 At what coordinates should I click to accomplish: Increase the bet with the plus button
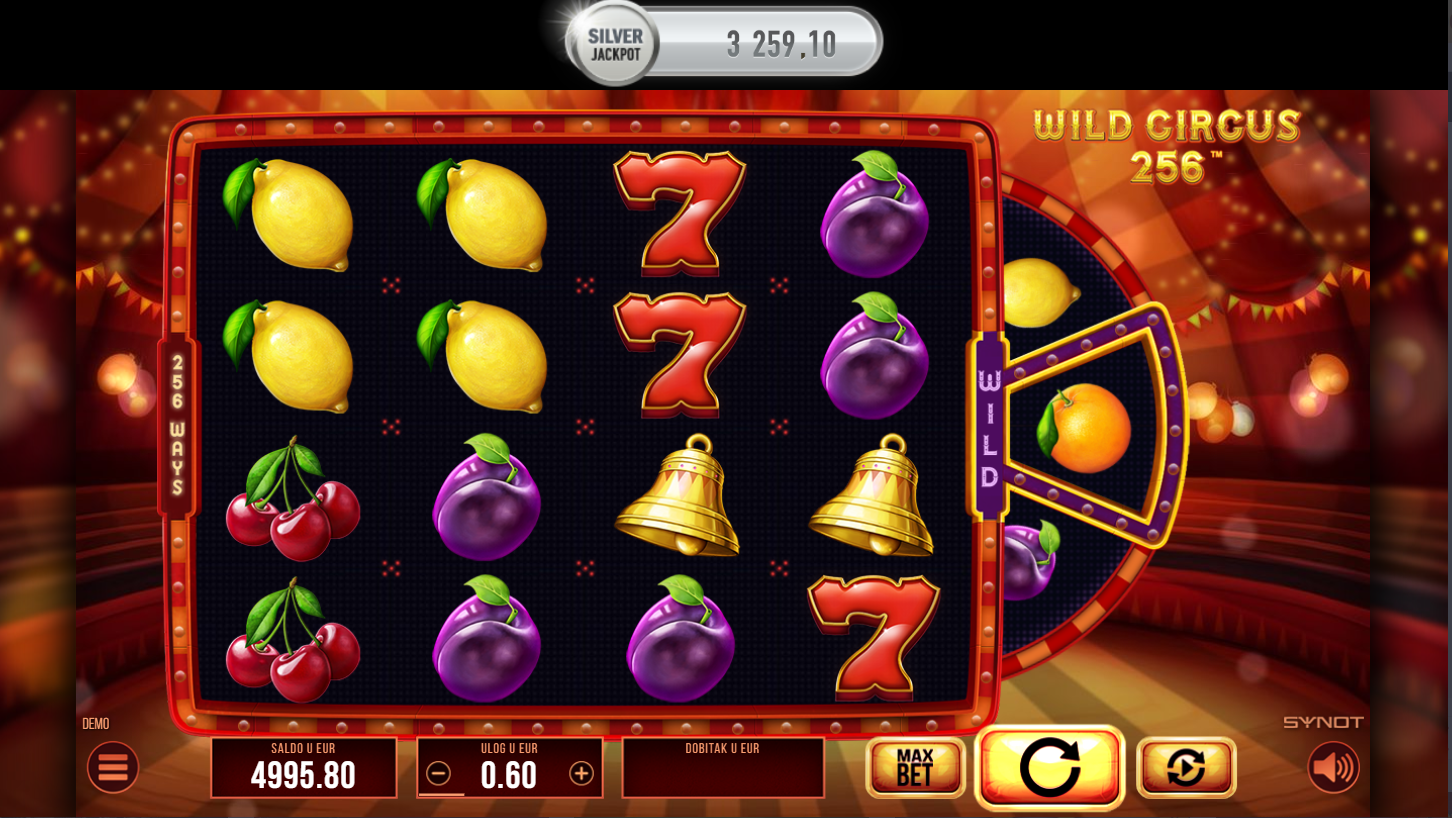[x=581, y=773]
